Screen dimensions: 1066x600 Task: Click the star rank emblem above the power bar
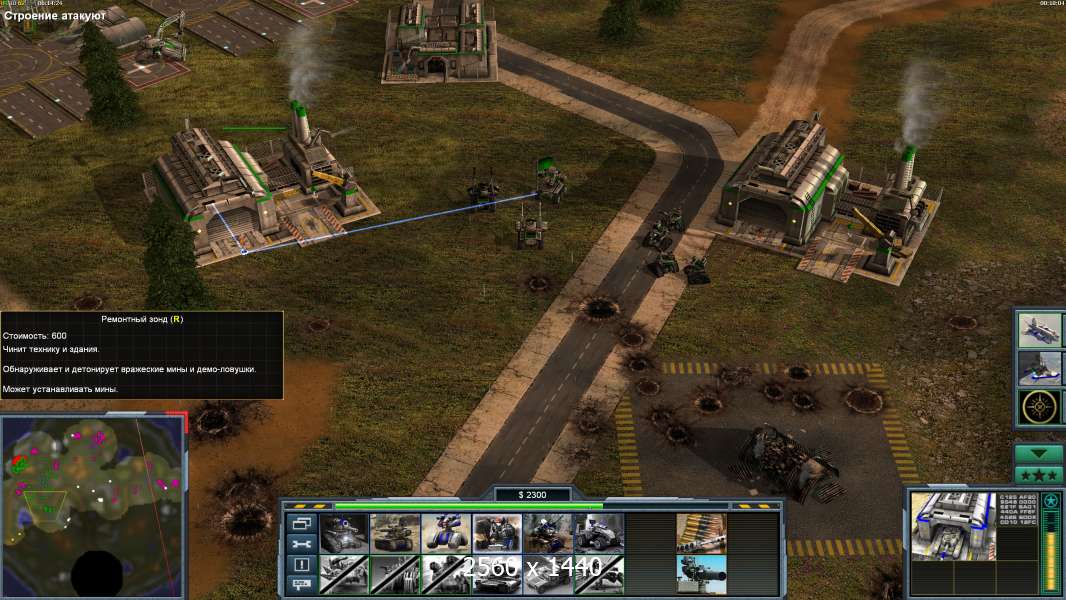coord(1051,501)
